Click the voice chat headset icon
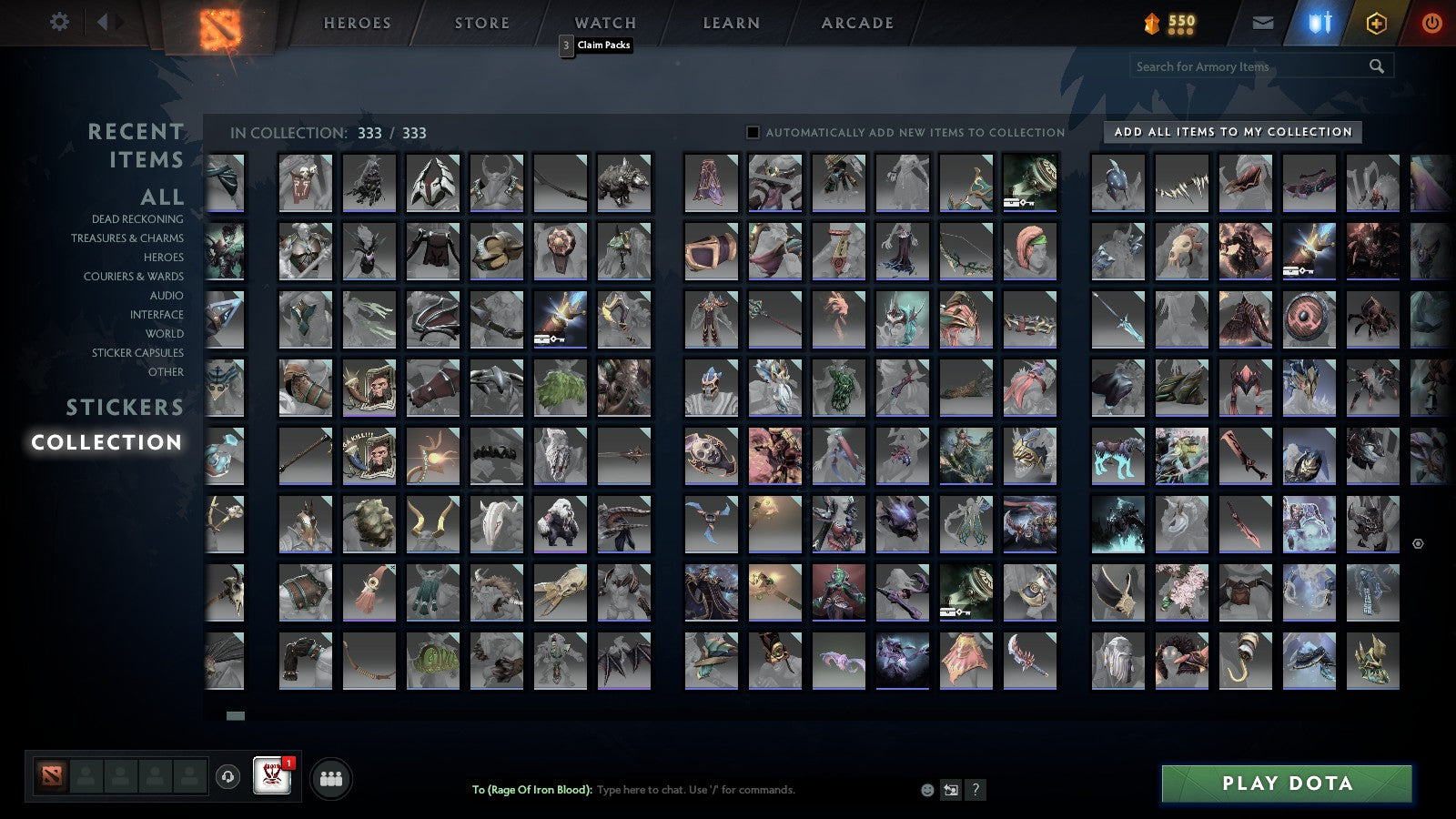This screenshot has width=1456, height=819. pos(227,775)
